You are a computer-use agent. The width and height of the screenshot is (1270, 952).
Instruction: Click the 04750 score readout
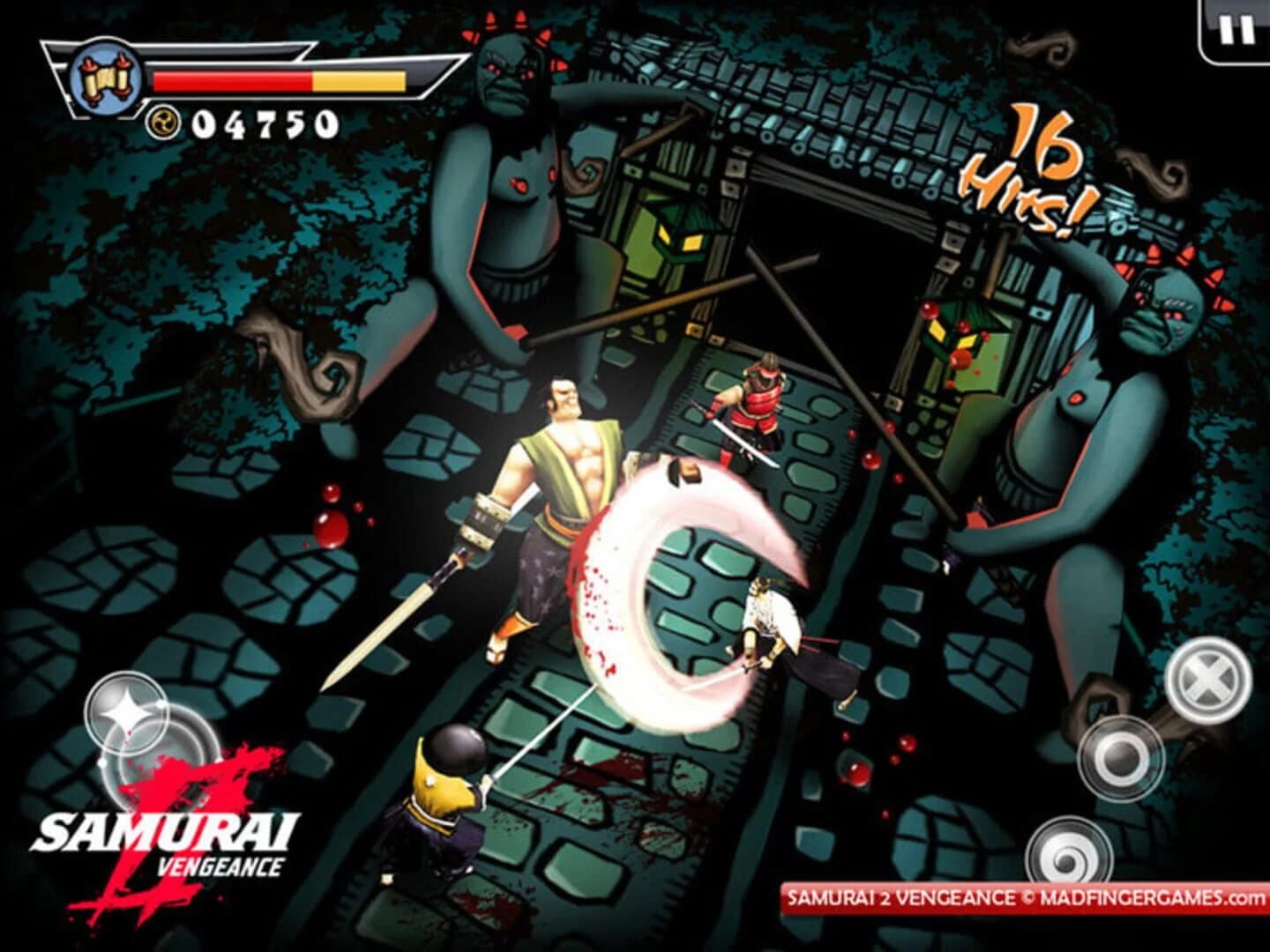pos(265,121)
